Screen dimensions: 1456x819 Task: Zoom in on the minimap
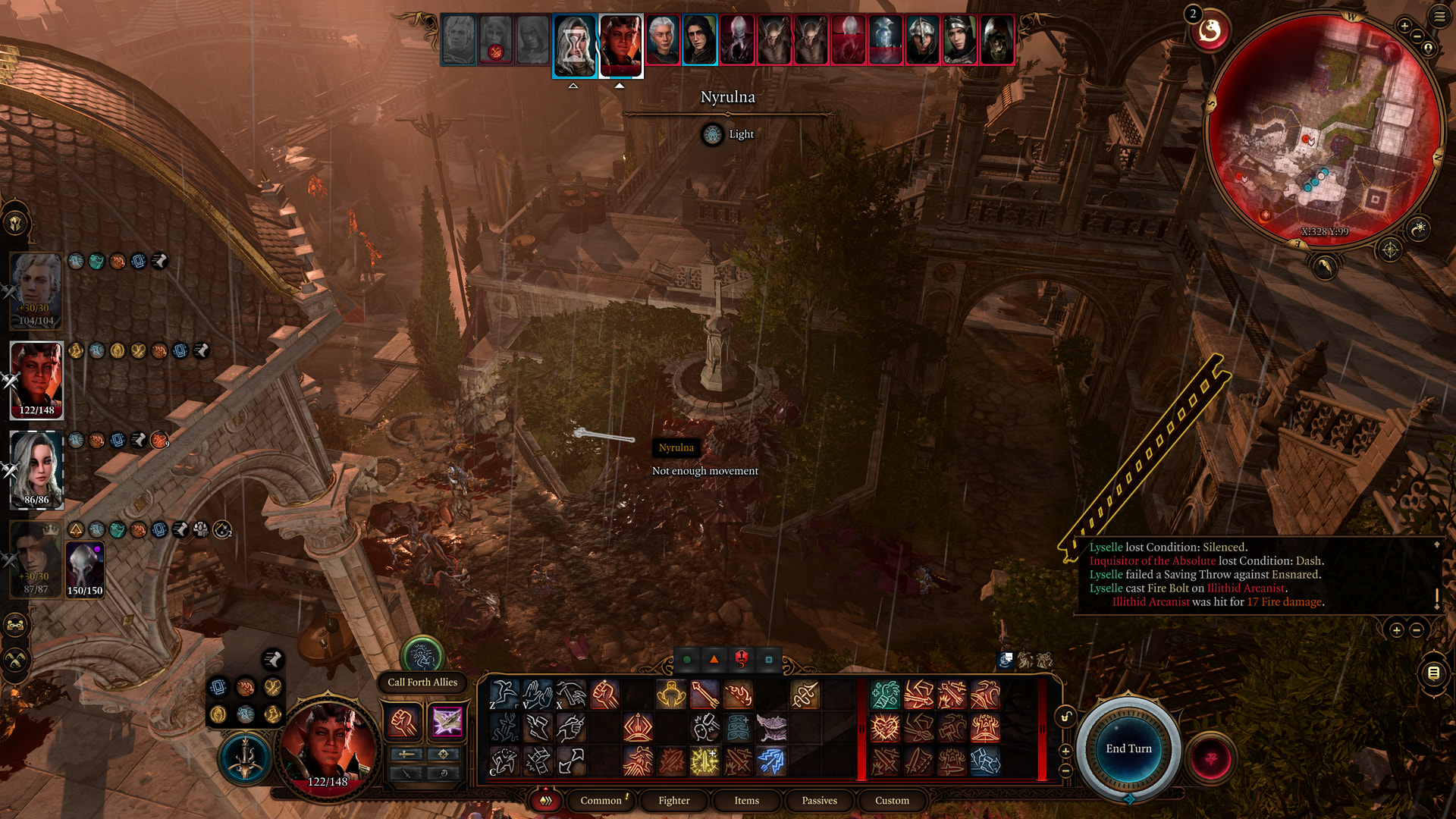[x=1404, y=26]
